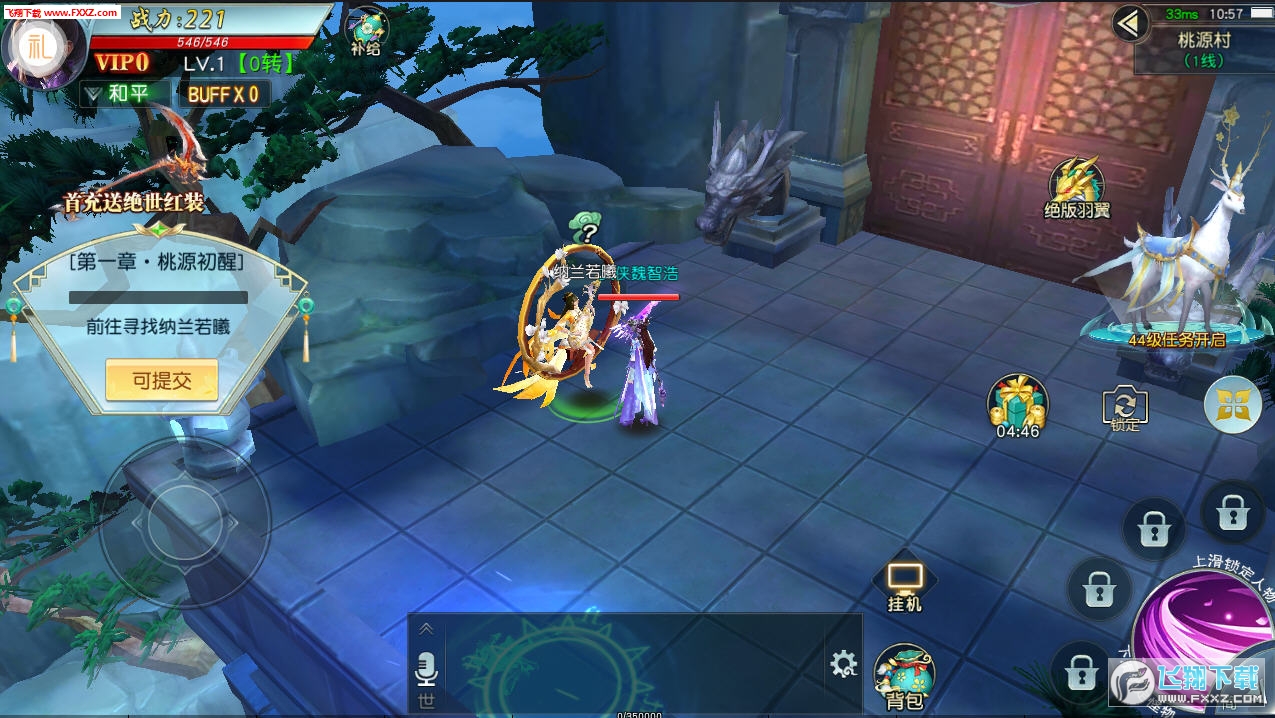Open the 绝版羽翼 wings promotion
1275x718 pixels.
tap(1076, 188)
